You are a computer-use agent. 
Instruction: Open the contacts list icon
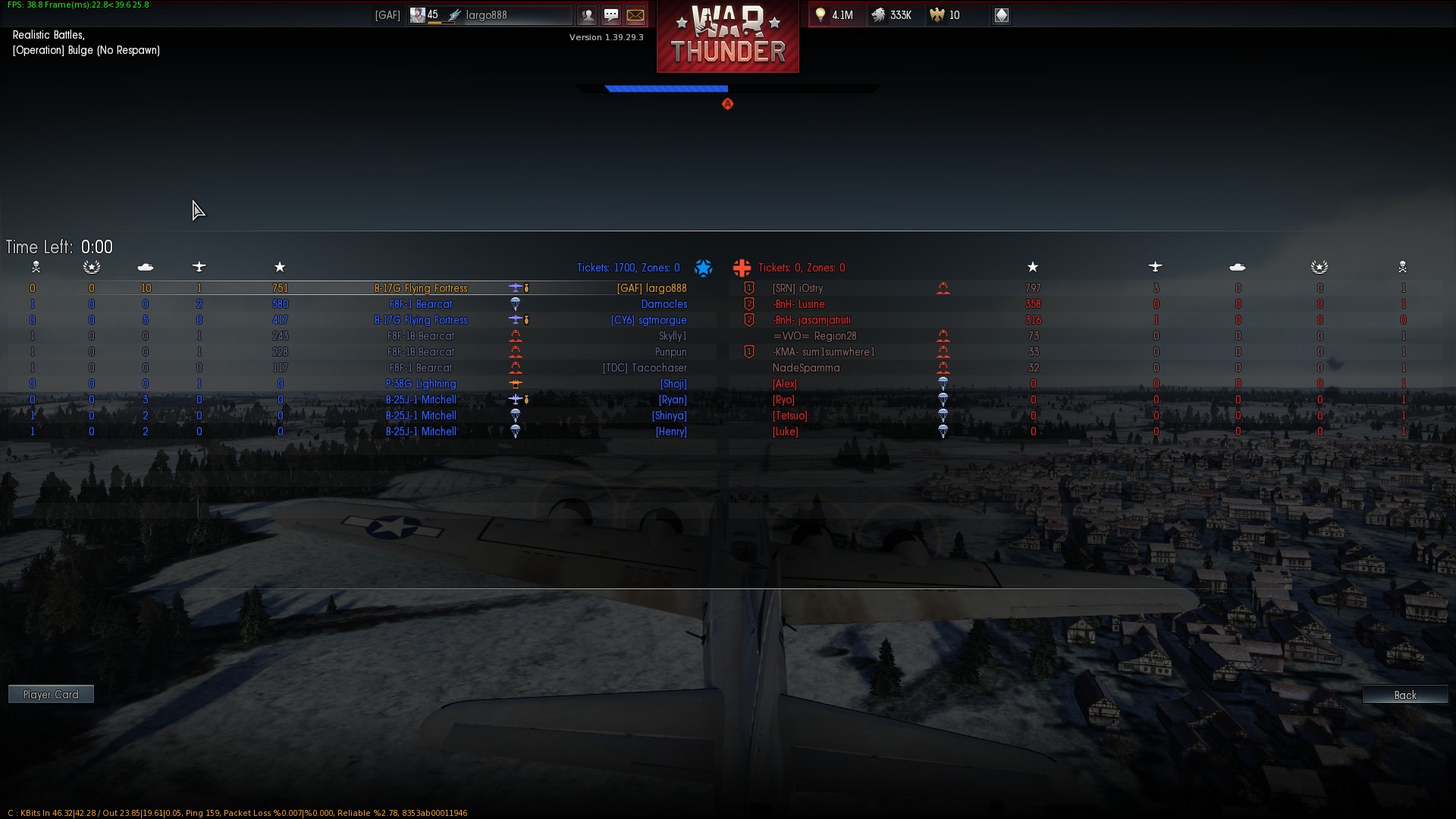(x=587, y=15)
